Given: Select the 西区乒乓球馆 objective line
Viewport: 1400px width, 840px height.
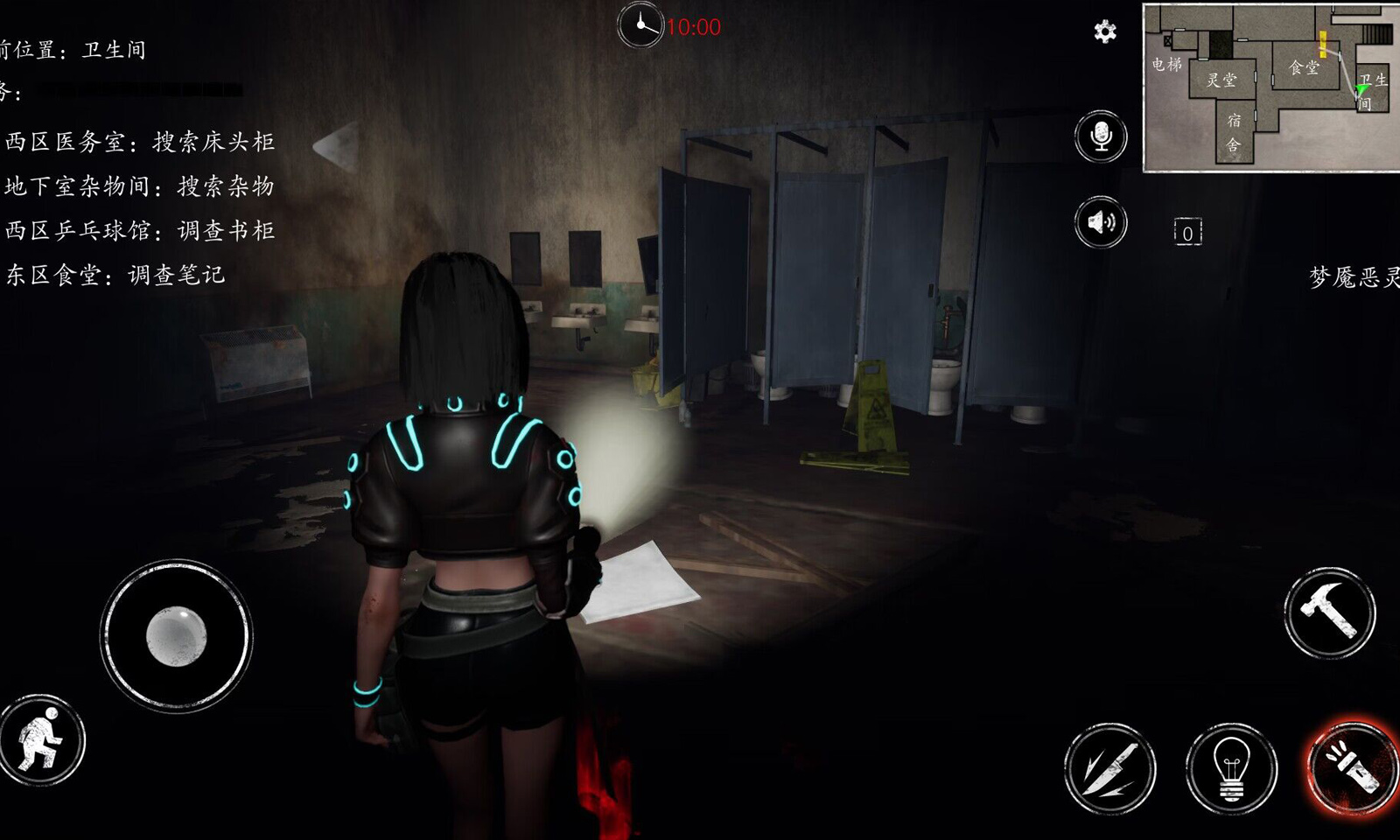Looking at the screenshot, I should click(140, 231).
